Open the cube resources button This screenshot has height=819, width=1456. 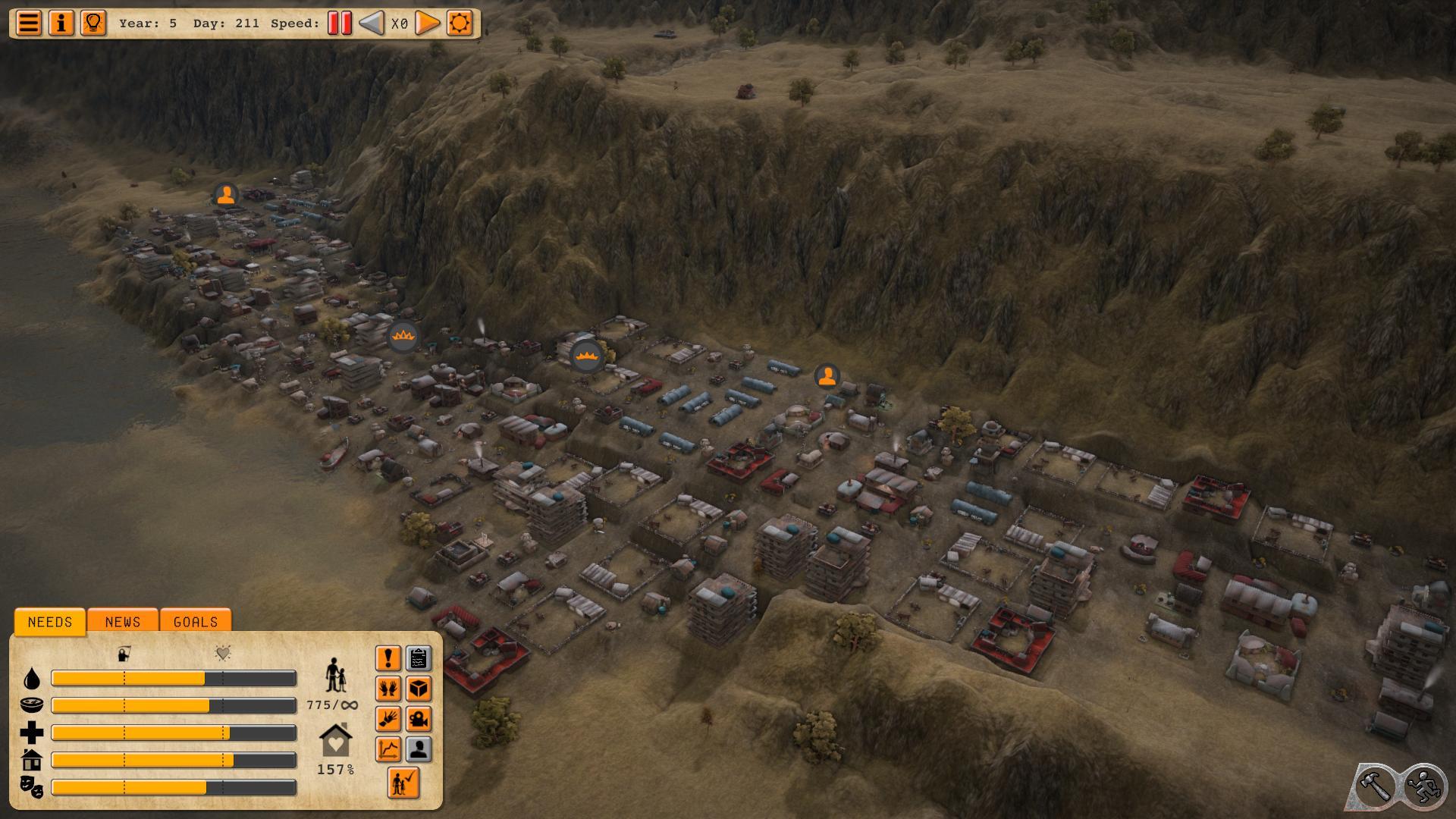pyautogui.click(x=419, y=689)
